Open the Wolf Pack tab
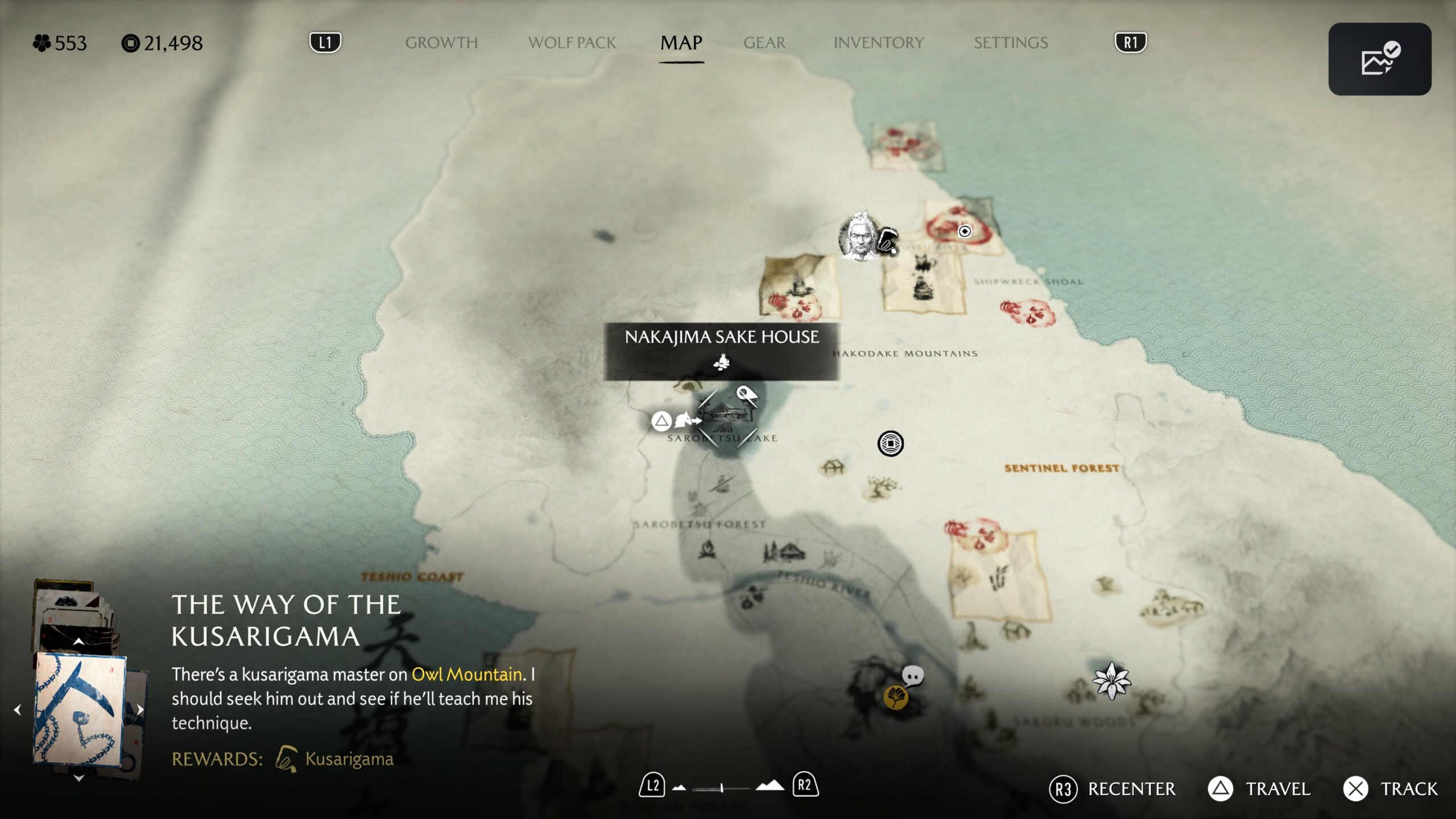 572,43
